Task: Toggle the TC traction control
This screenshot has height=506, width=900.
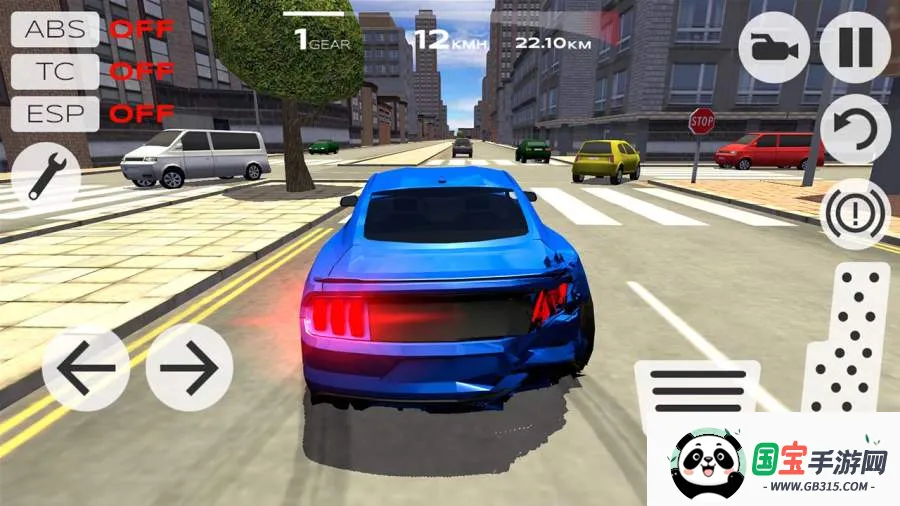Action: (55, 71)
